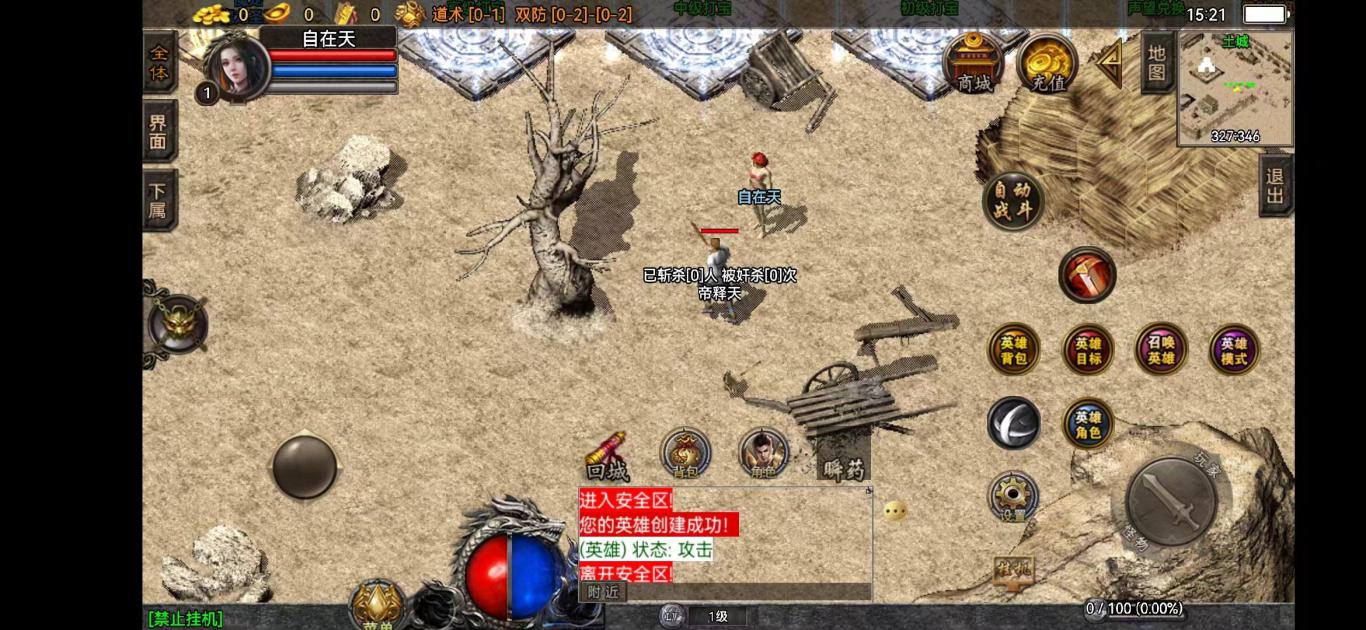Use the 回城 return-to-town scroll
This screenshot has width=1366, height=630.
click(x=607, y=456)
